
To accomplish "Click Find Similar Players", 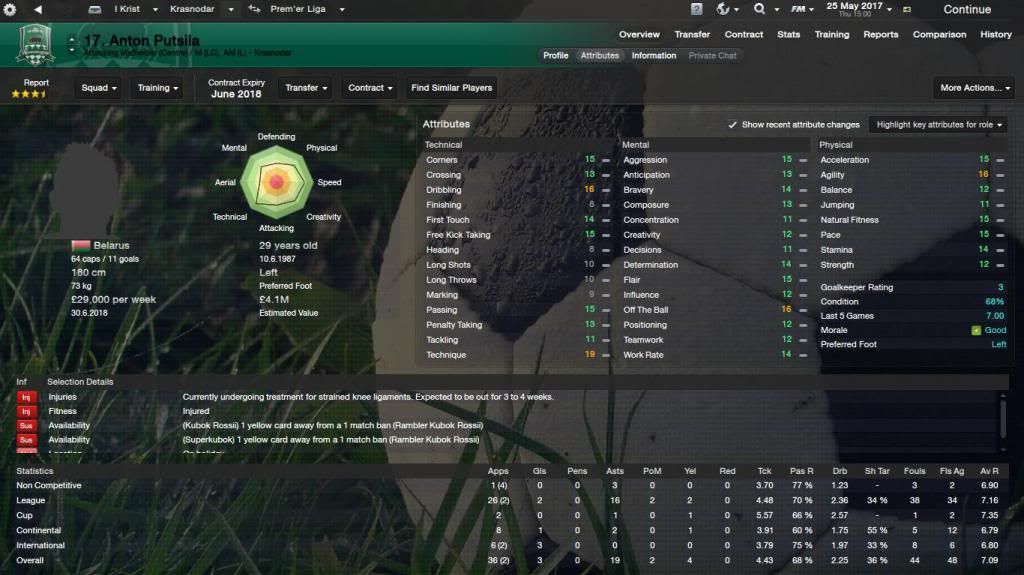I will point(451,88).
